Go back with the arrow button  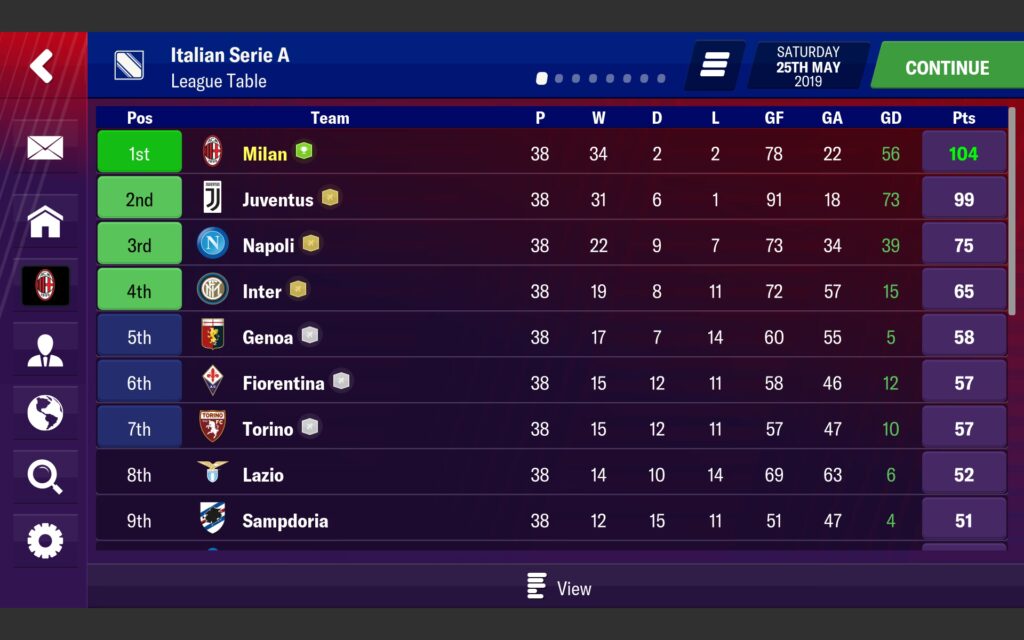(x=42, y=67)
